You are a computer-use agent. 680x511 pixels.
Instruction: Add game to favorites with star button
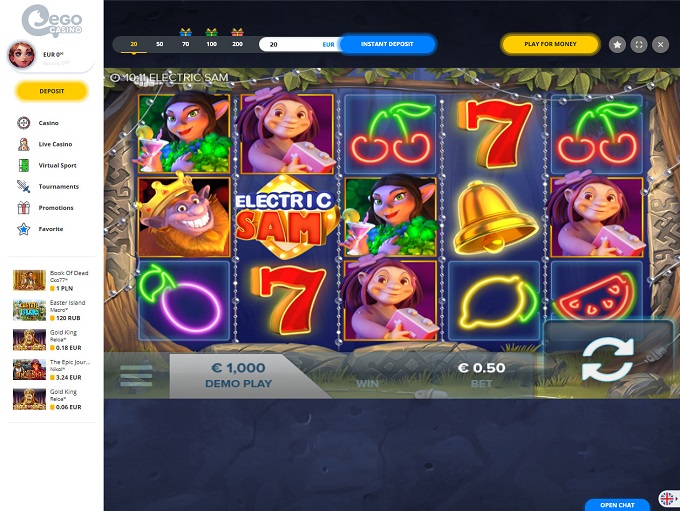617,44
